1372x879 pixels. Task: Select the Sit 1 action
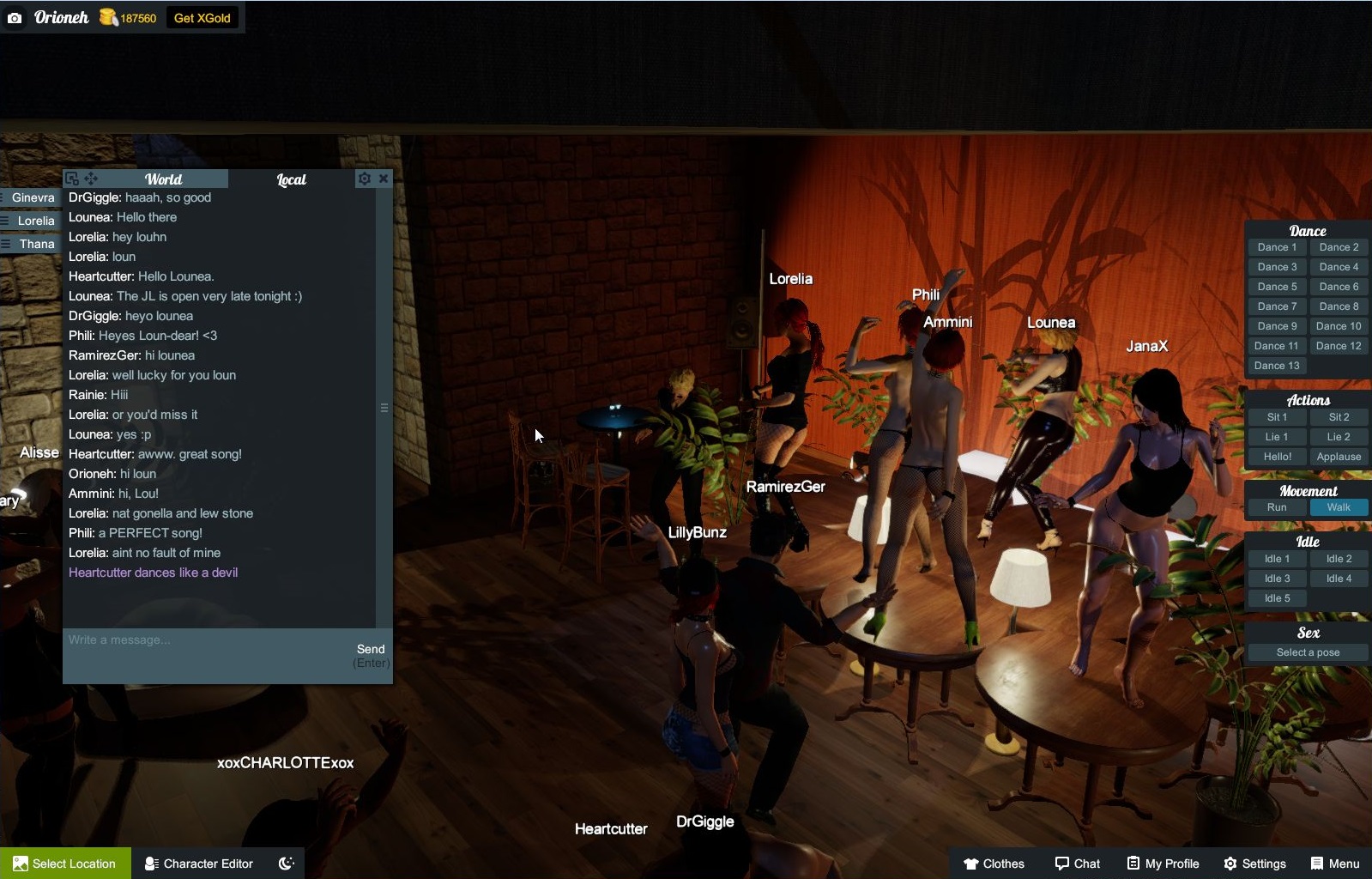pyautogui.click(x=1277, y=417)
